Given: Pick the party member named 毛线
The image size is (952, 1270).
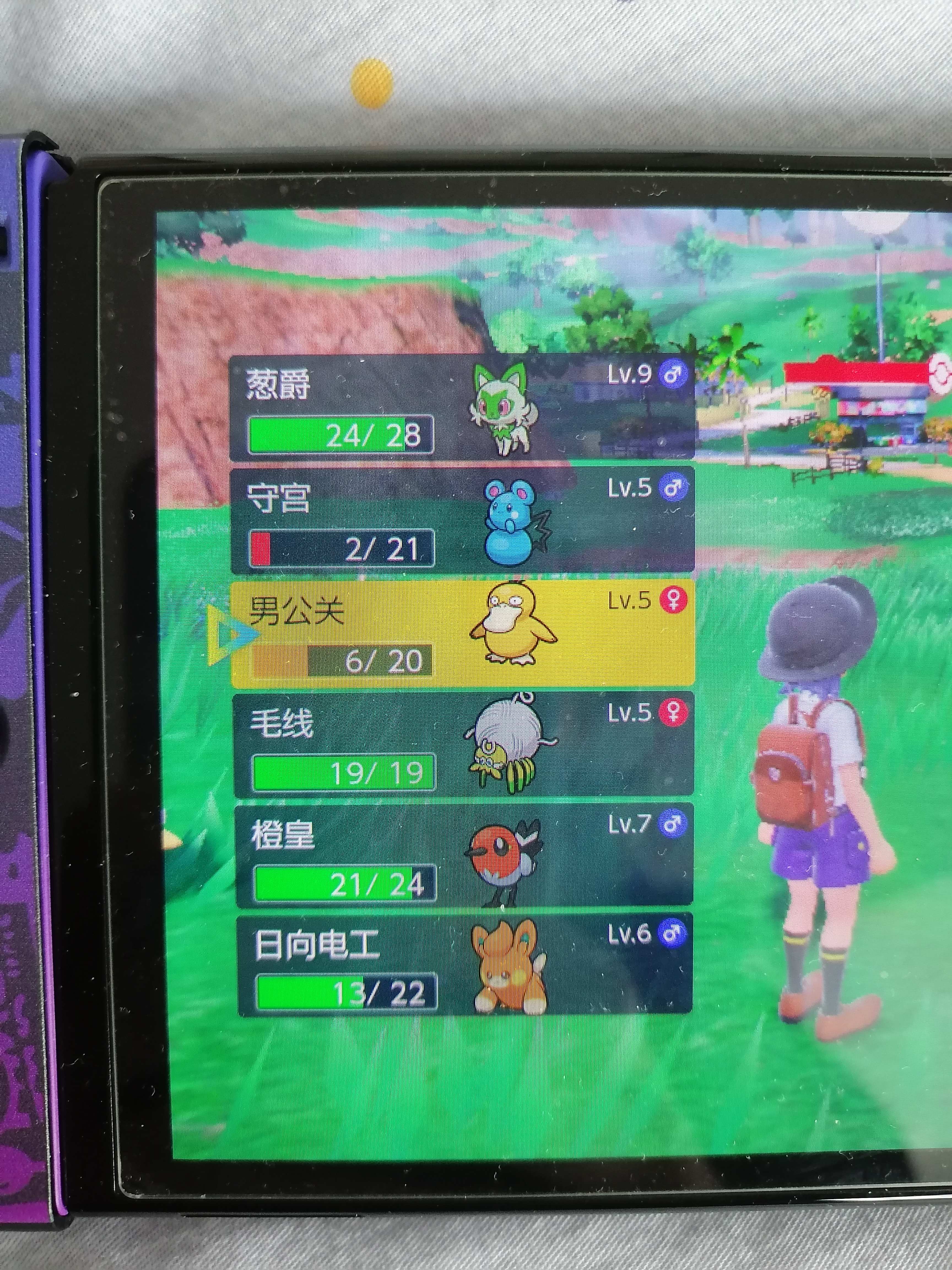Looking at the screenshot, I should tap(463, 745).
